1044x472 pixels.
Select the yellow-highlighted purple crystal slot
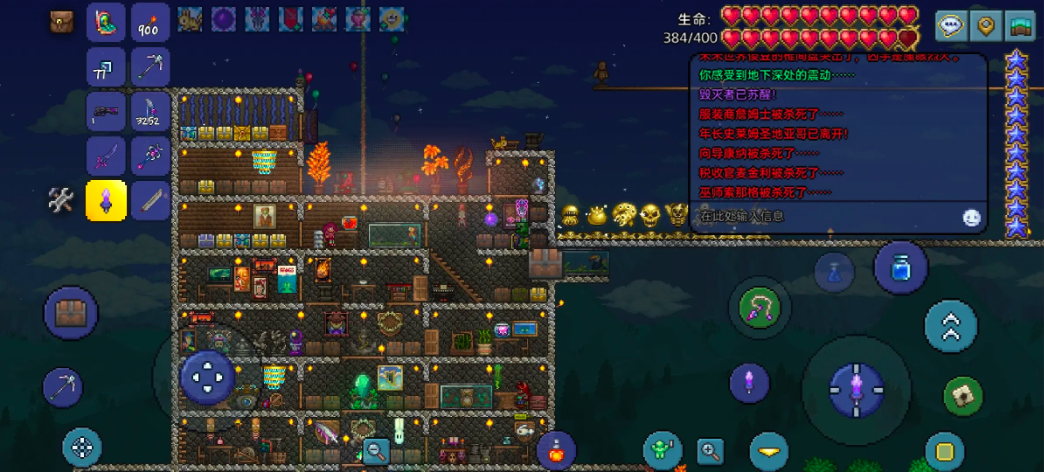(x=105, y=200)
